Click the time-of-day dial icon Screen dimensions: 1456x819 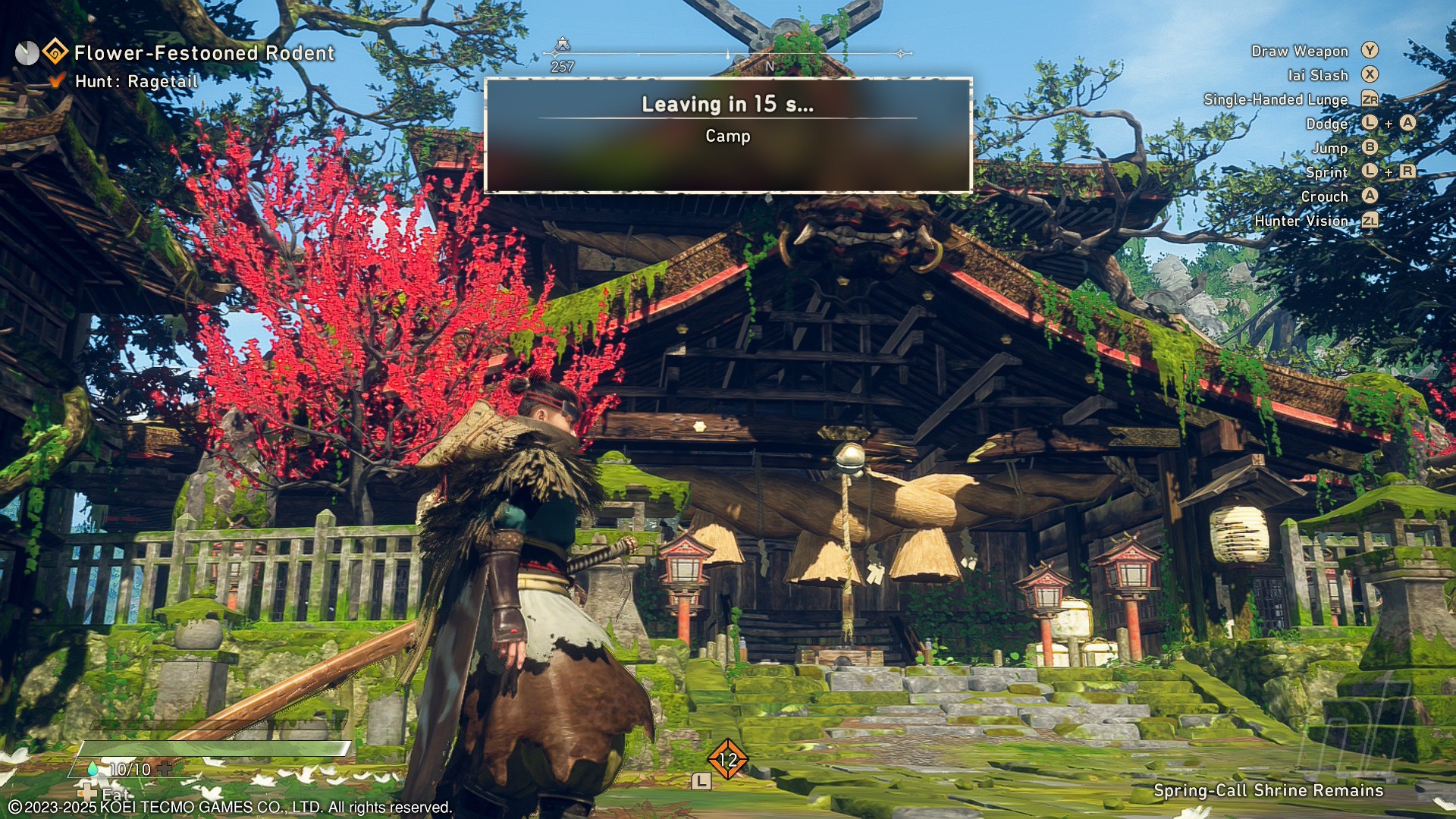[27, 53]
